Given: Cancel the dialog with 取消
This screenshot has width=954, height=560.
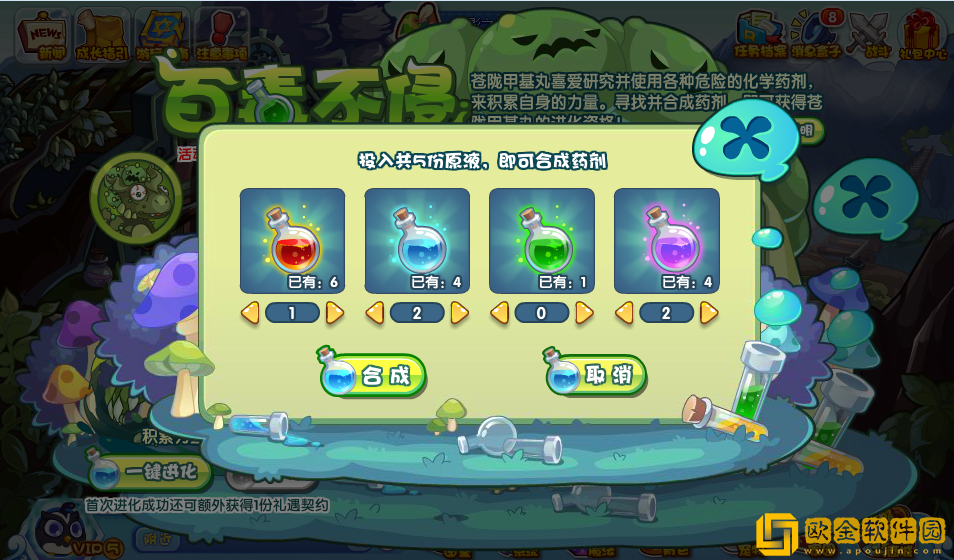Looking at the screenshot, I should (x=597, y=376).
